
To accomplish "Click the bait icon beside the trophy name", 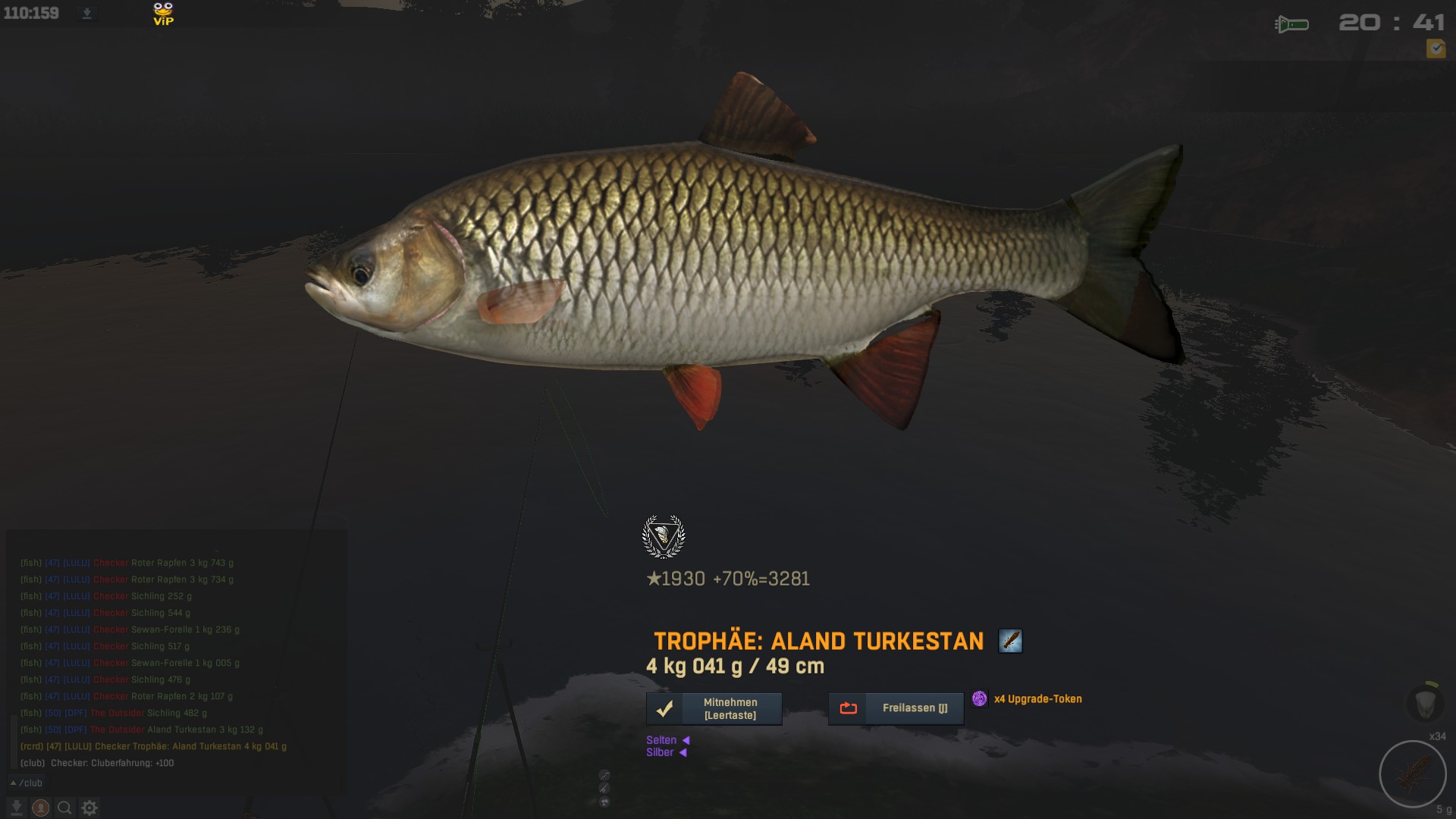I will (1010, 641).
